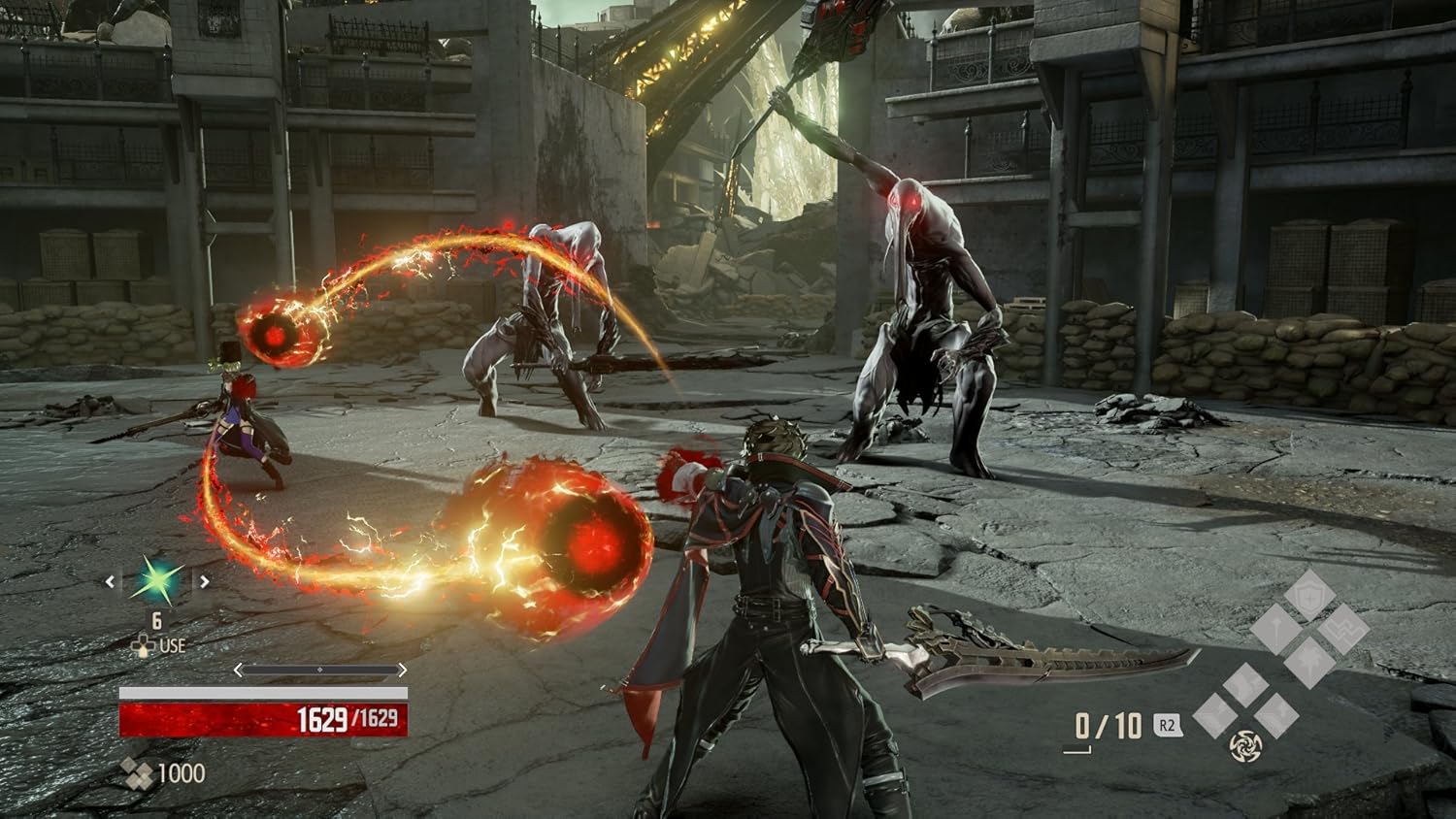Select the D-pad USE prompt icon
Viewport: 1456px width, 819px height.
click(143, 645)
